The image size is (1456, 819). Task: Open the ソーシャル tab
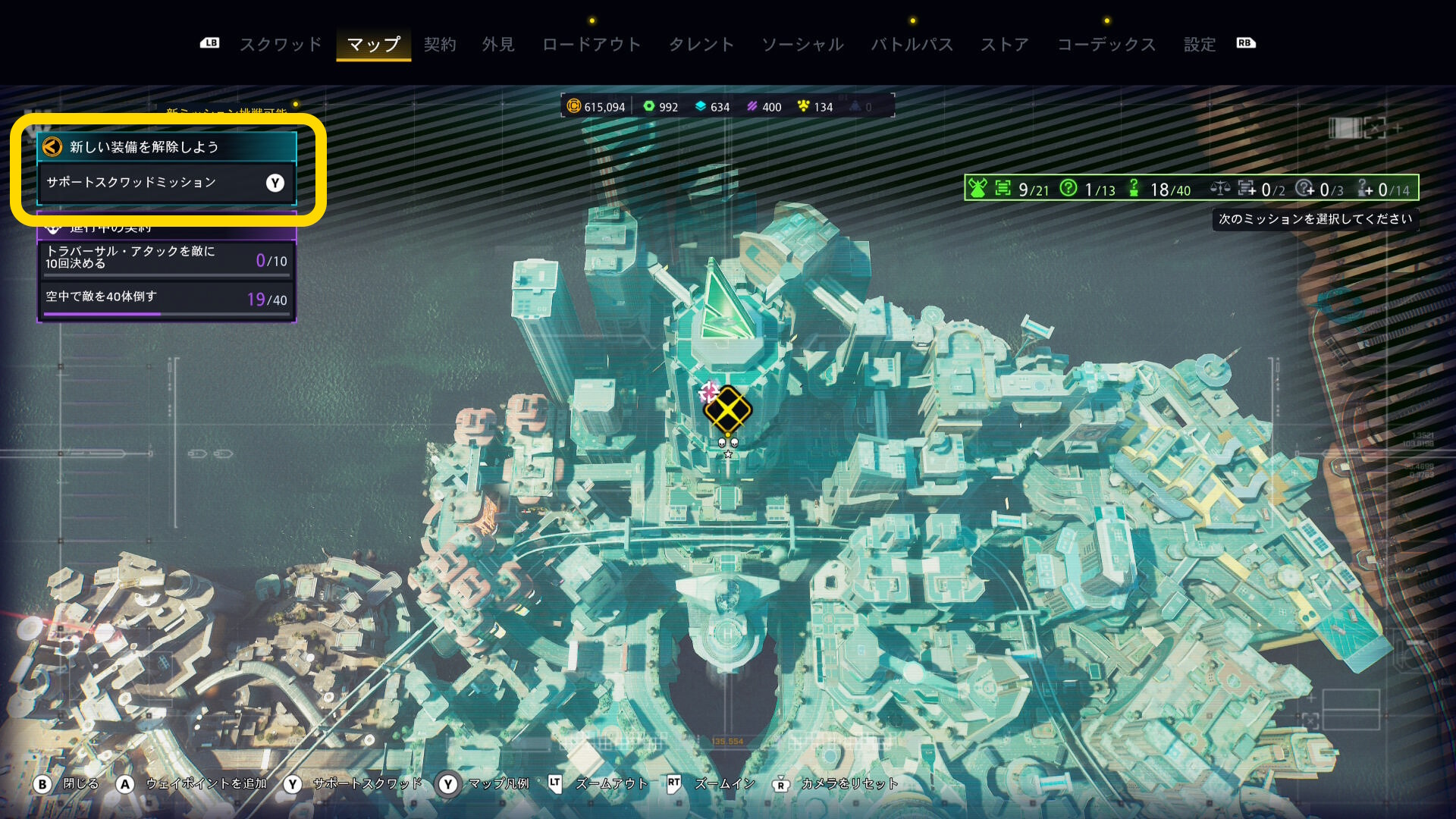[x=802, y=44]
